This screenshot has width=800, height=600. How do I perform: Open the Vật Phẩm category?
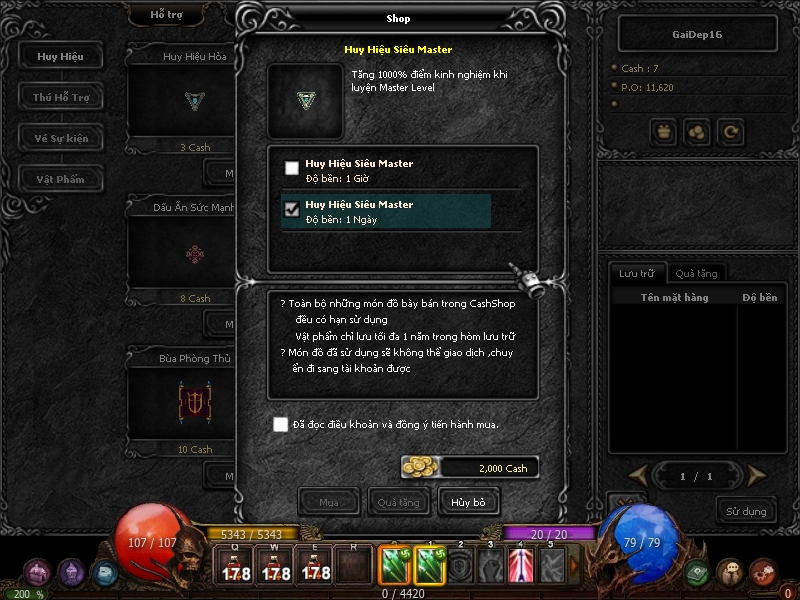coord(61,179)
